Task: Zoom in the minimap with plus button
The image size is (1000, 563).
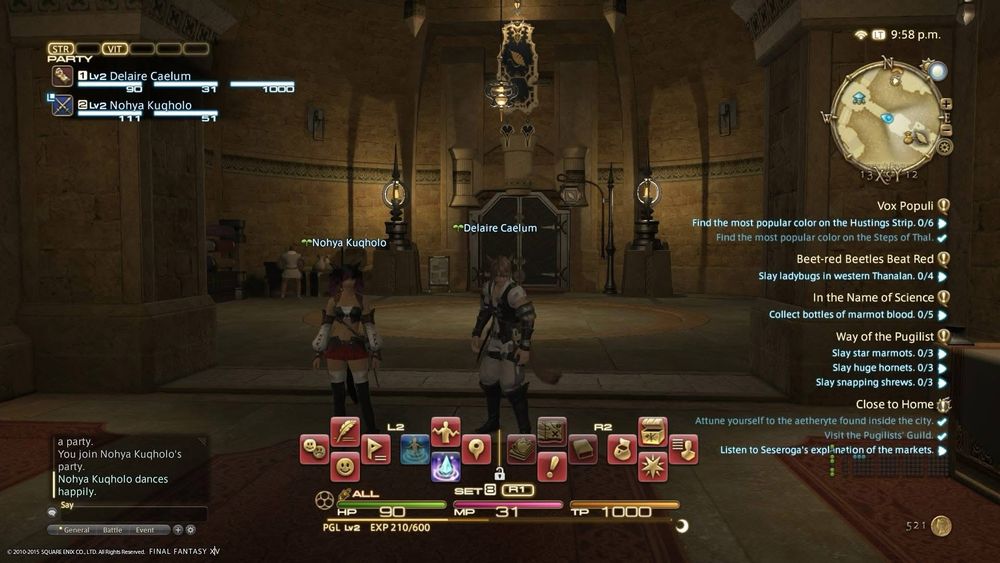Action: (946, 104)
